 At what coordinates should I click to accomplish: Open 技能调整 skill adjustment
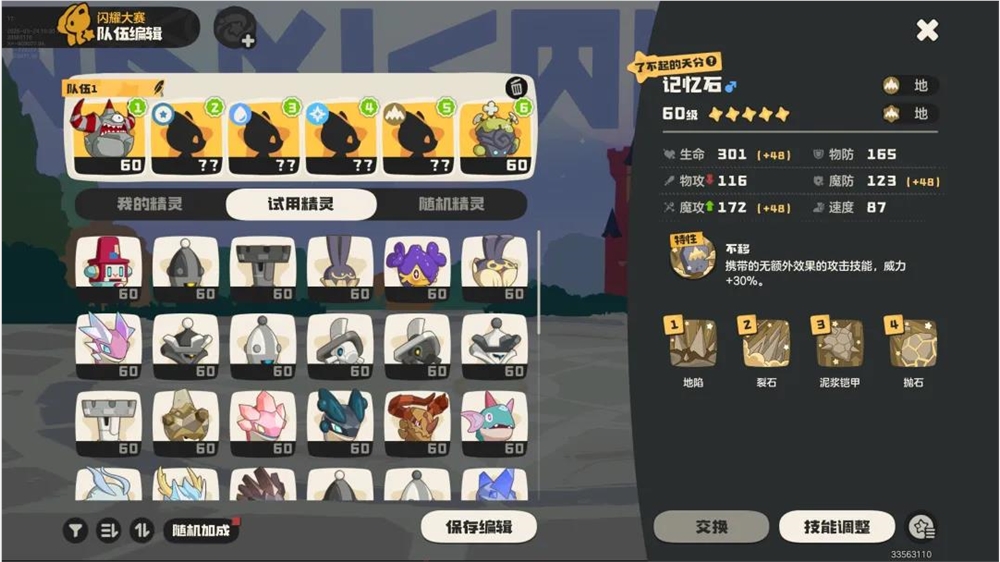point(837,527)
